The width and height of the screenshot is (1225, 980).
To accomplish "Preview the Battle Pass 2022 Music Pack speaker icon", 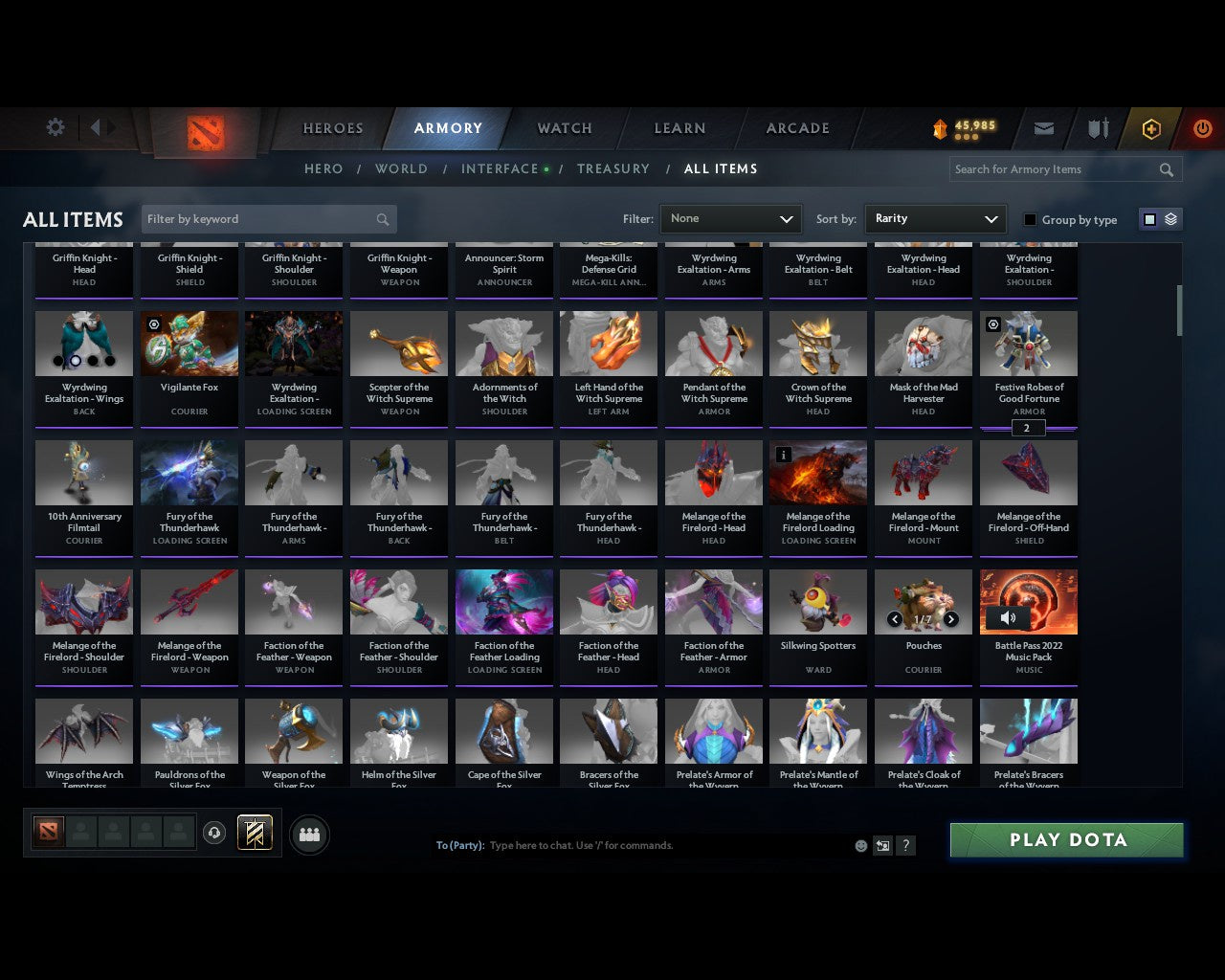I will click(1008, 617).
